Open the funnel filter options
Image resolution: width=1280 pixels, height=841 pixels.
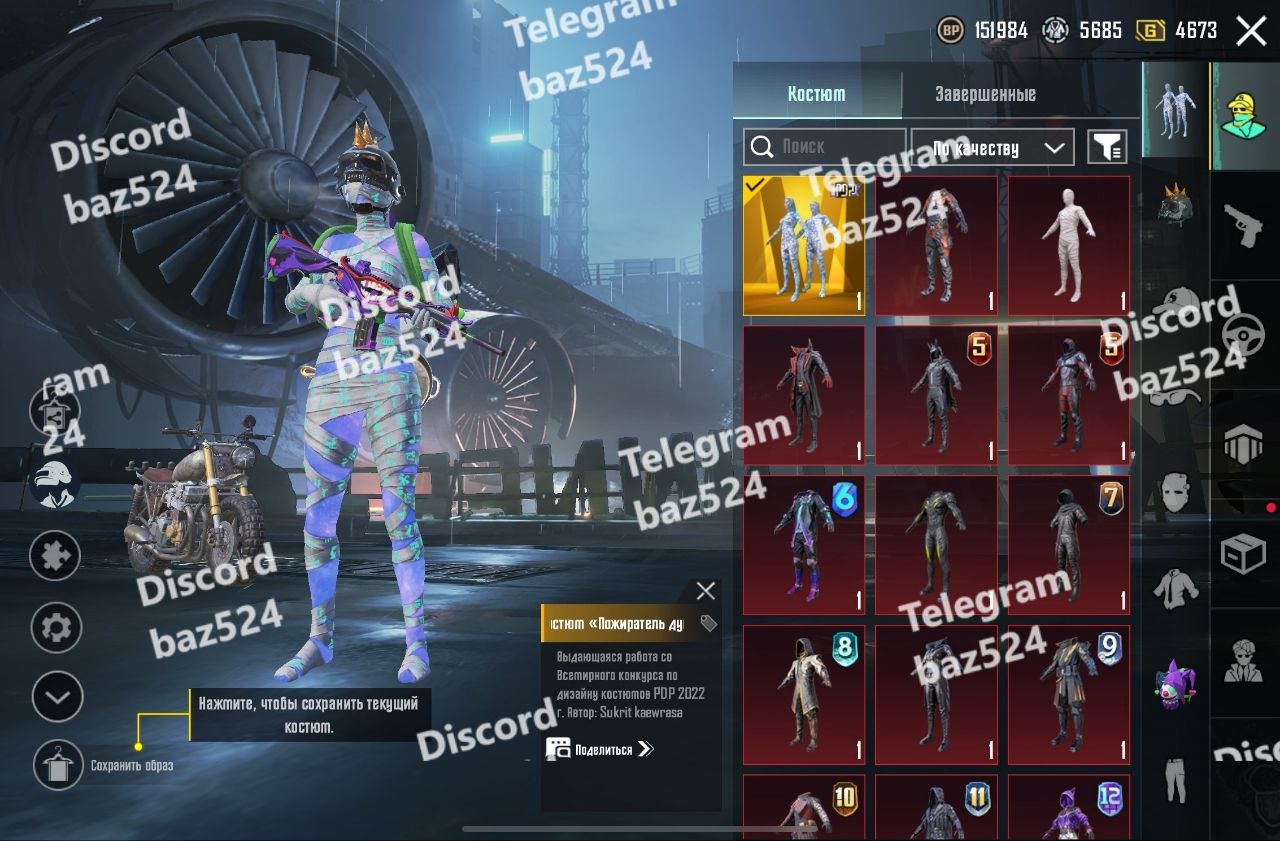point(1106,148)
